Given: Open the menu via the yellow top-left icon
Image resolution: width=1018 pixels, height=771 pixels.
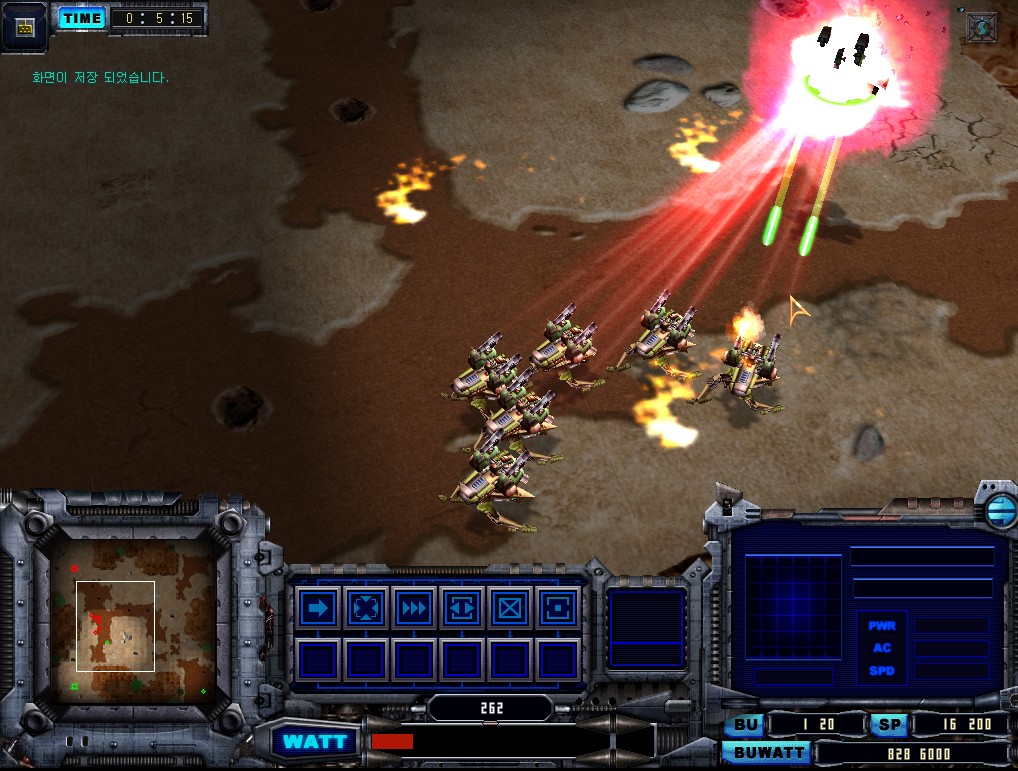Looking at the screenshot, I should (x=25, y=26).
